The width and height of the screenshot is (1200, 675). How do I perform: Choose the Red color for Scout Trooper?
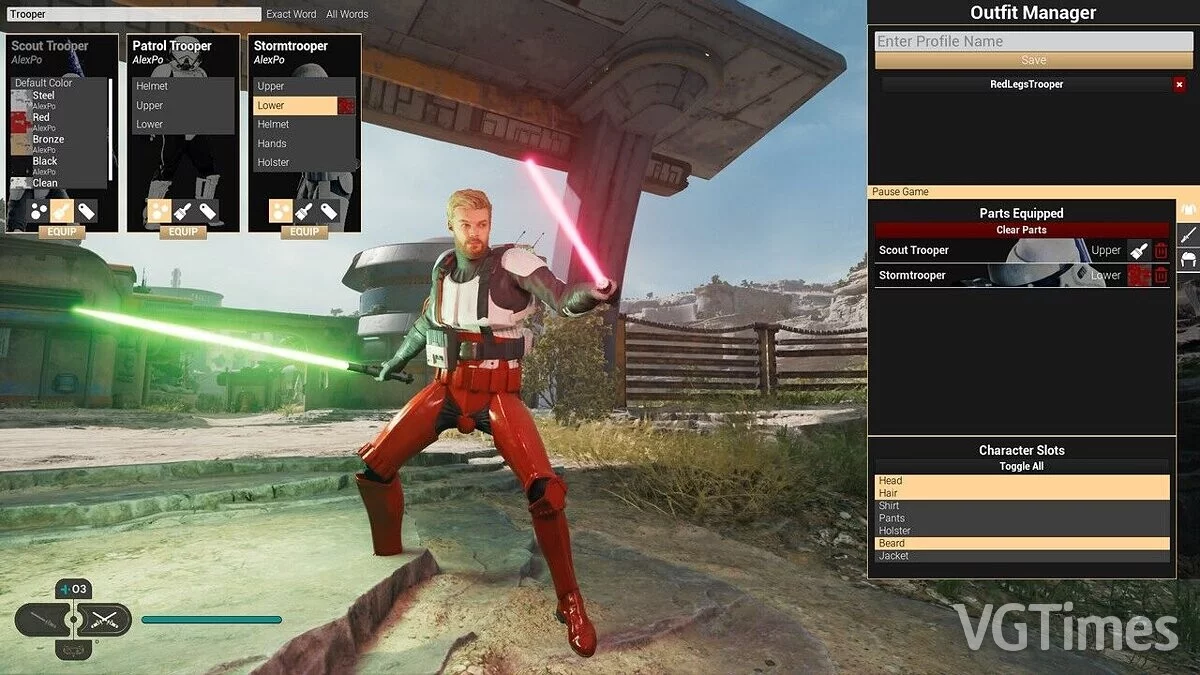pos(41,118)
